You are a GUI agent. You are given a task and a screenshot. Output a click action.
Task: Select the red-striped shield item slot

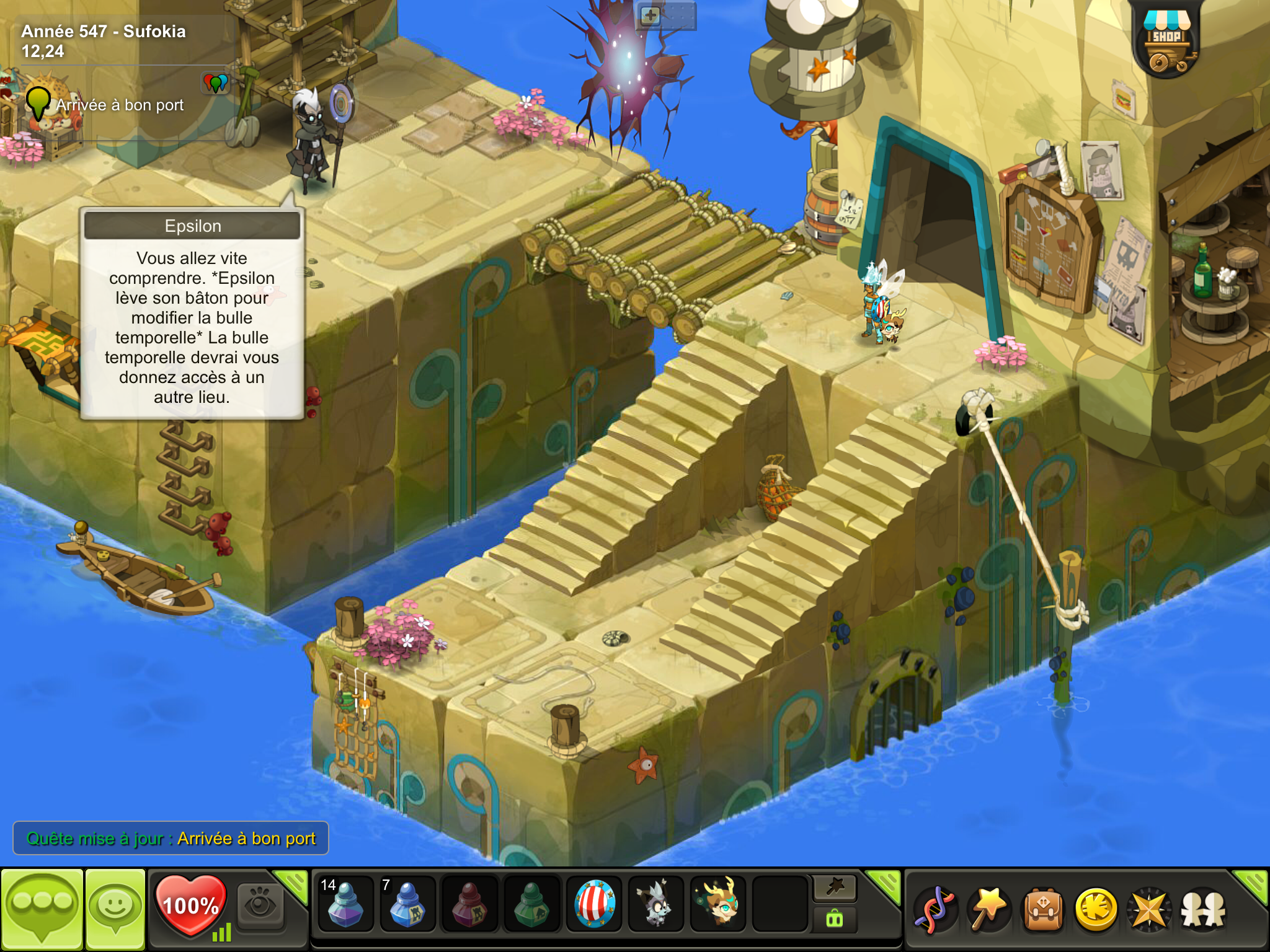click(594, 904)
